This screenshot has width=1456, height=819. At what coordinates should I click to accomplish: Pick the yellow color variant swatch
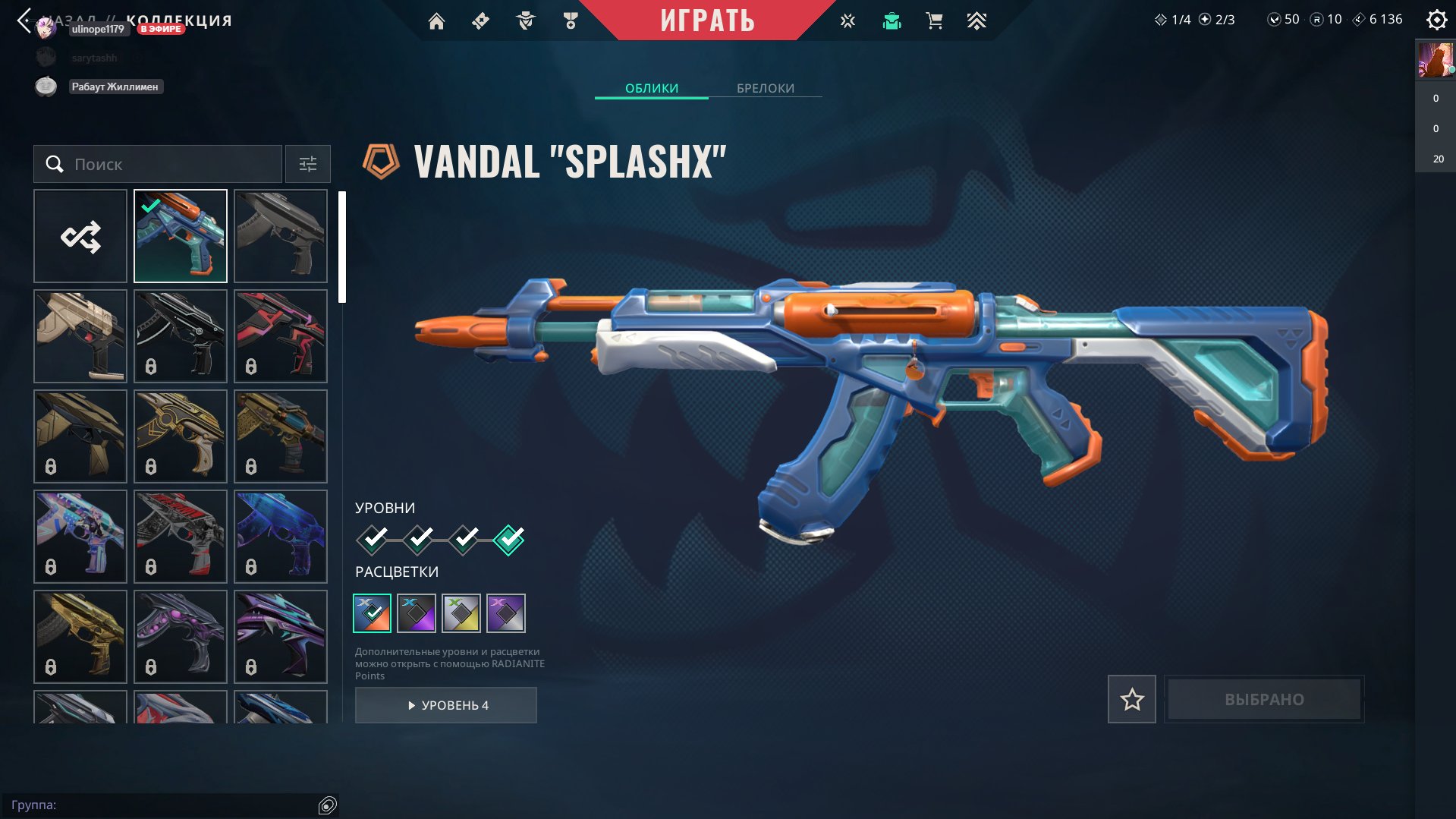pos(461,613)
